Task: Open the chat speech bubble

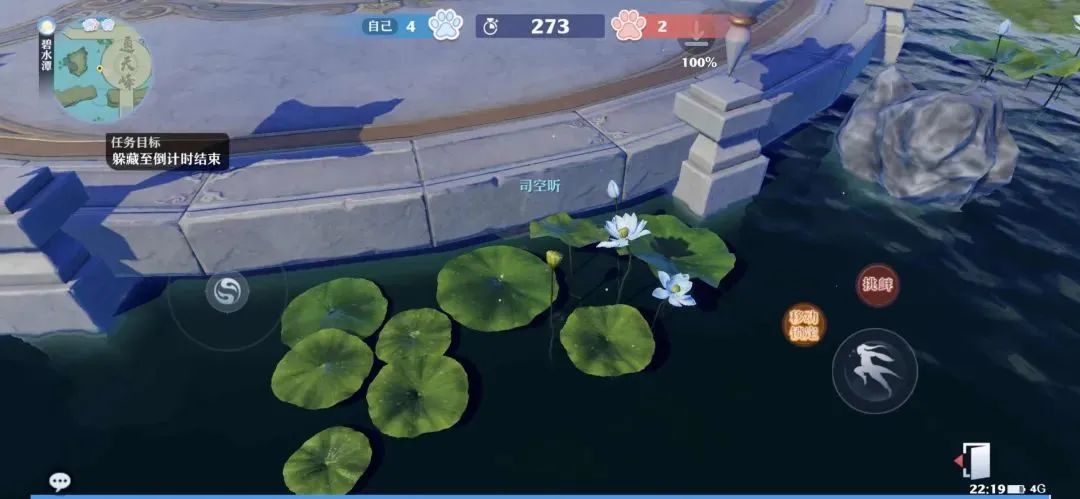Action: click(x=60, y=482)
